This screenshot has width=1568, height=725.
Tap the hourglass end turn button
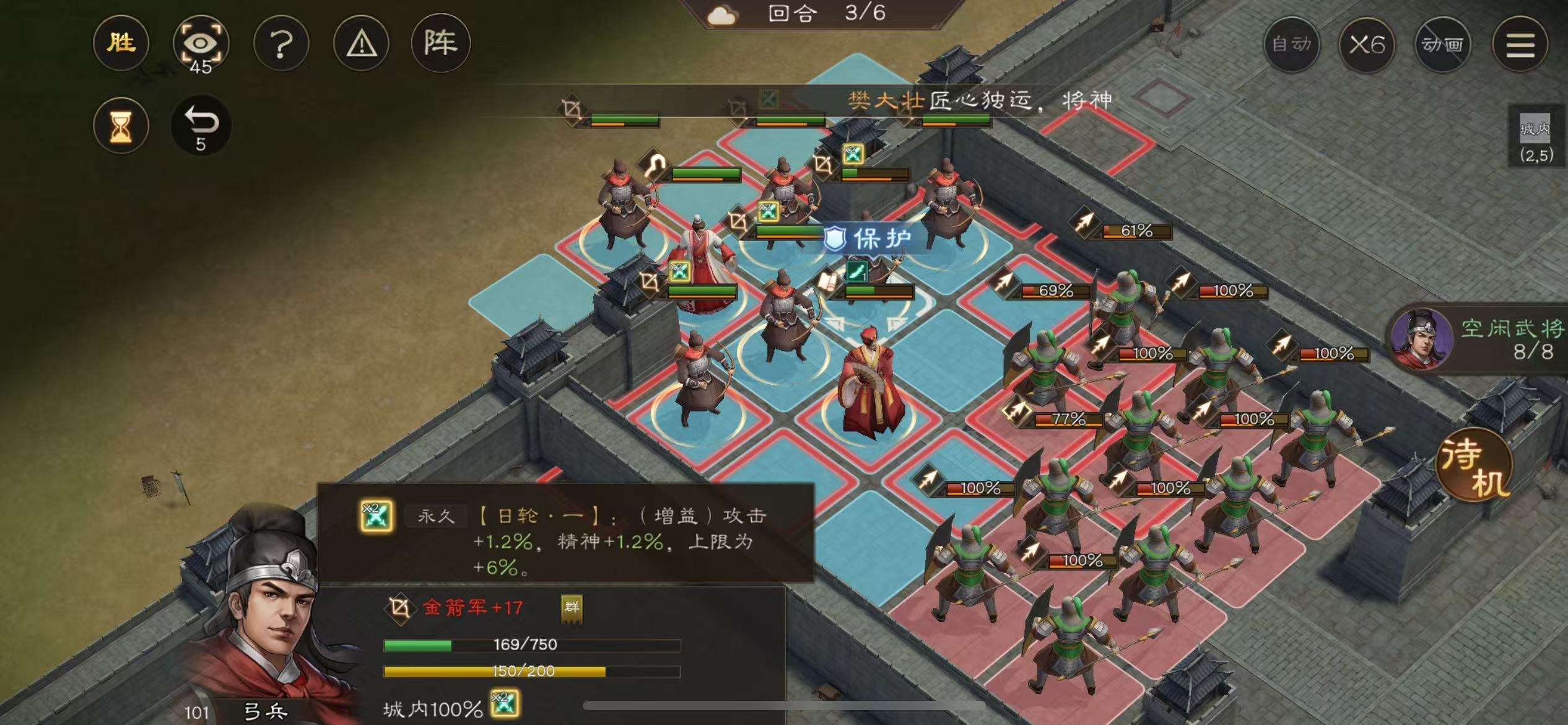coord(121,126)
